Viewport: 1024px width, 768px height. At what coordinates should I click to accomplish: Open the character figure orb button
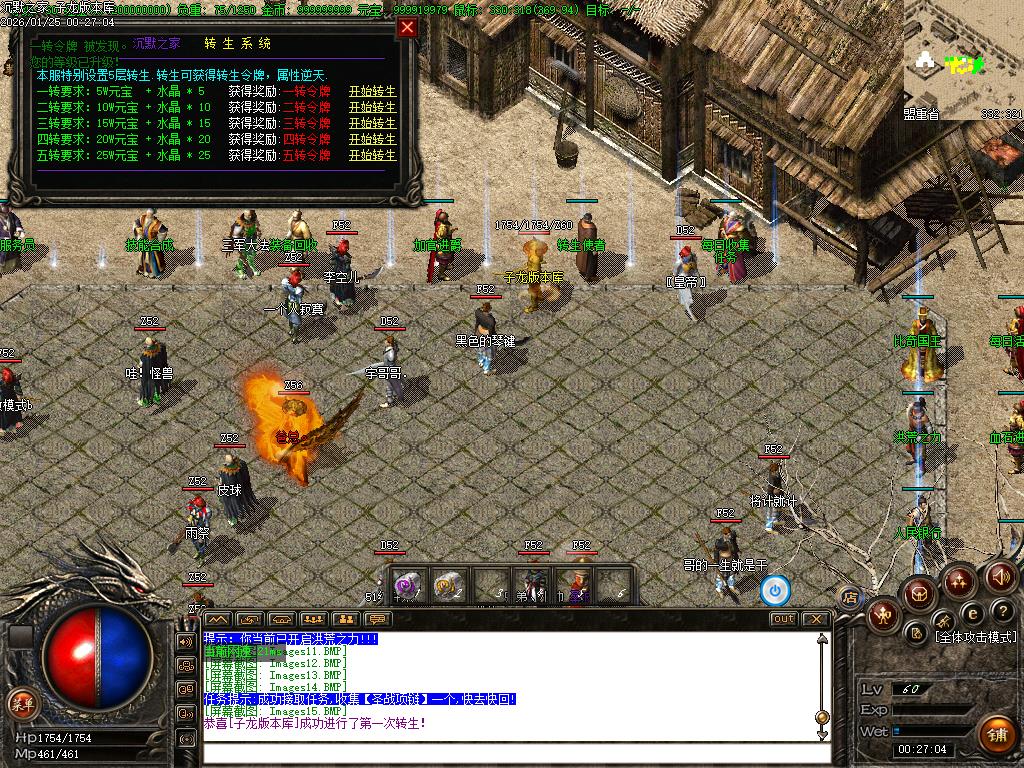tap(884, 614)
